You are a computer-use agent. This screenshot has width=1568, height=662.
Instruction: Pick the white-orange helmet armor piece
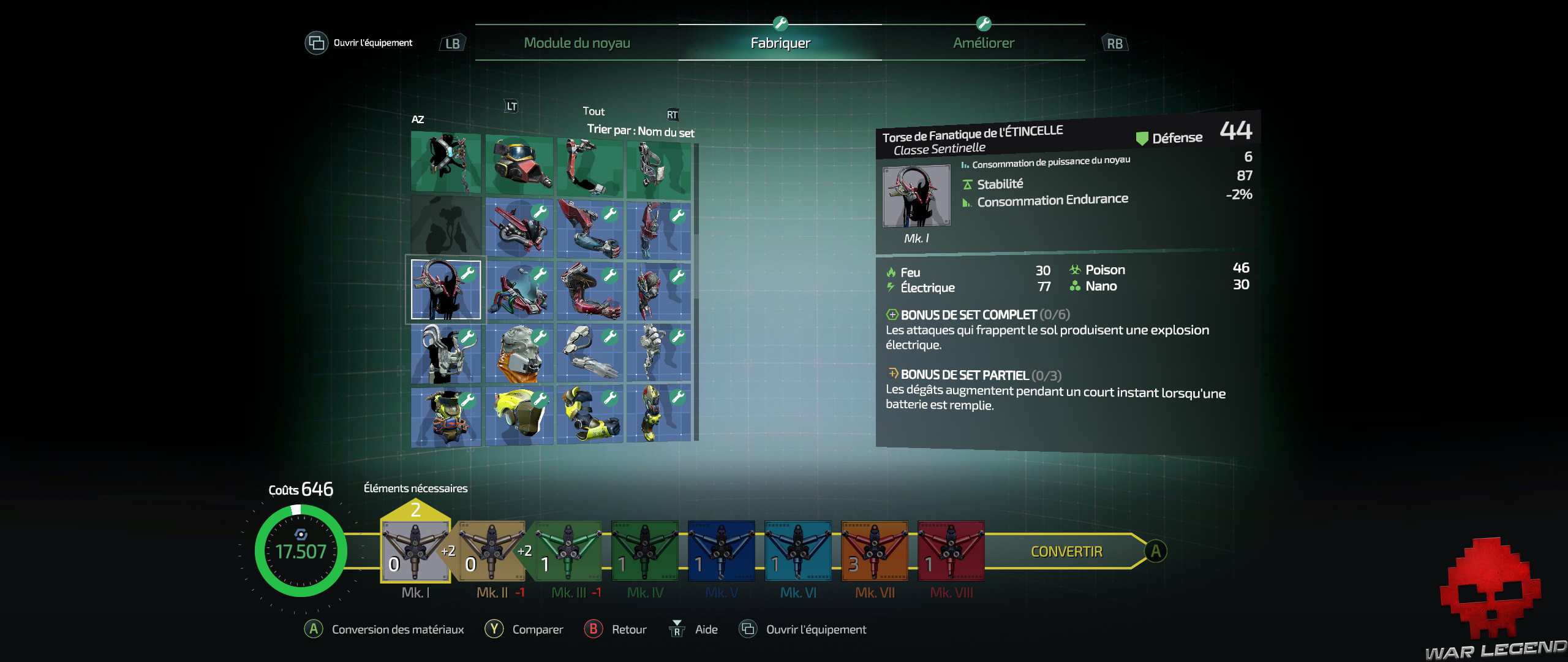point(519,352)
